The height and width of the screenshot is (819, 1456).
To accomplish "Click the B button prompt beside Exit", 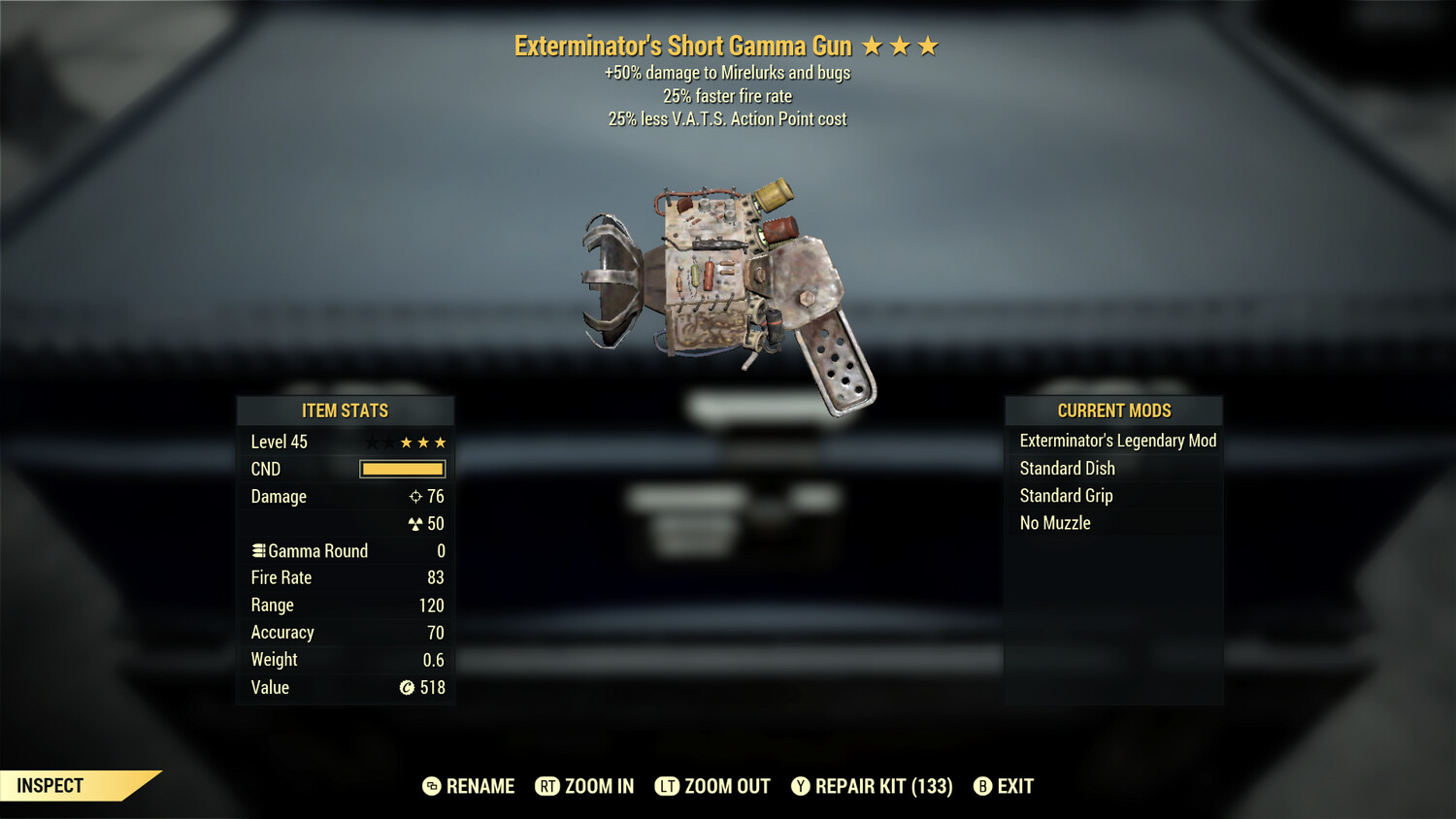I will [982, 786].
